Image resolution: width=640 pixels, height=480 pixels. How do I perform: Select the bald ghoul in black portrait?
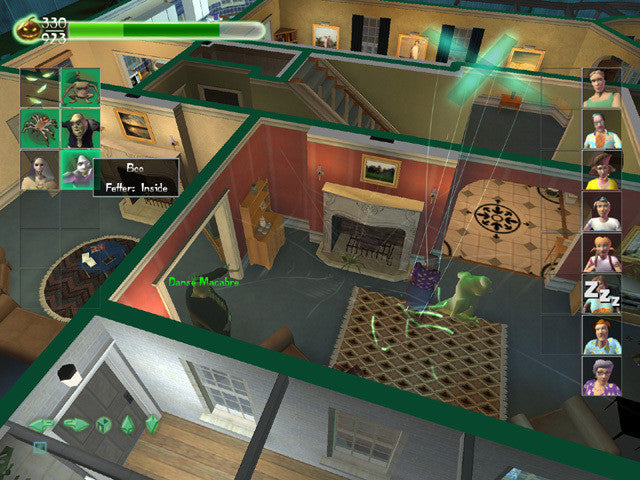pos(80,128)
